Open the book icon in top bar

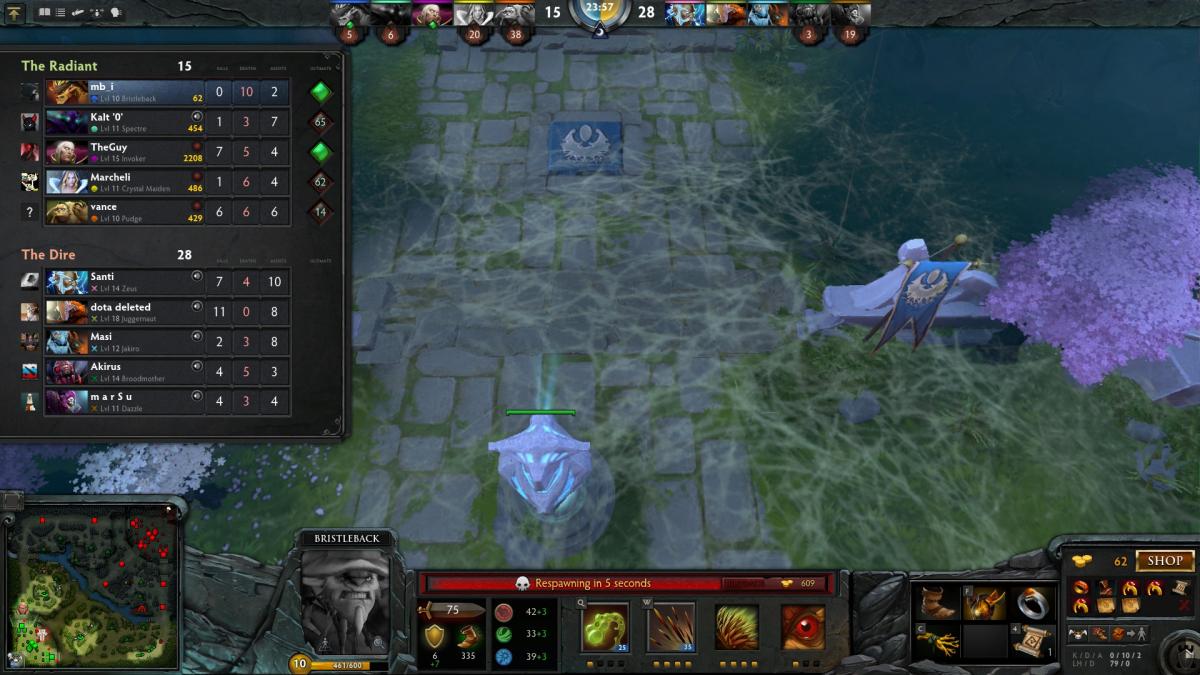point(44,13)
